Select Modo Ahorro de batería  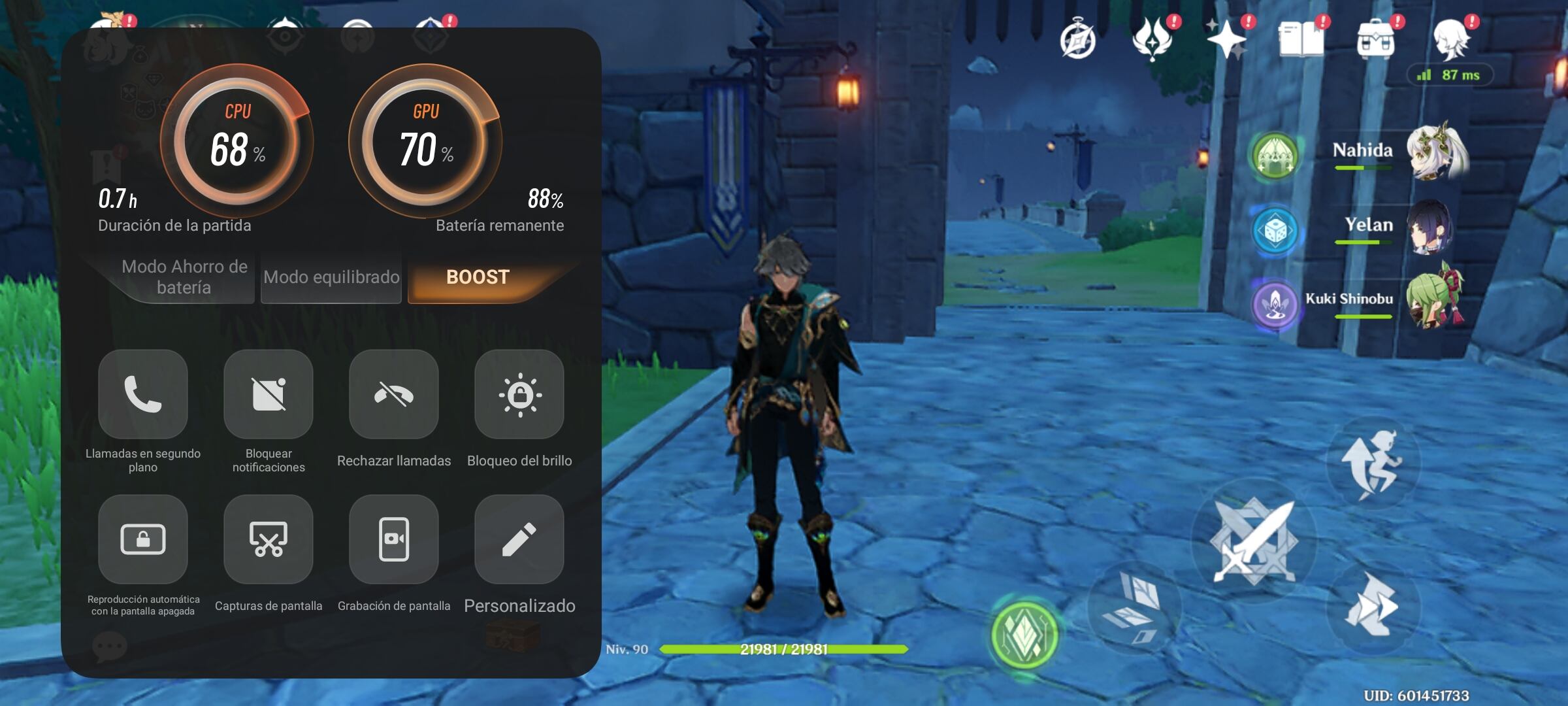pos(184,277)
